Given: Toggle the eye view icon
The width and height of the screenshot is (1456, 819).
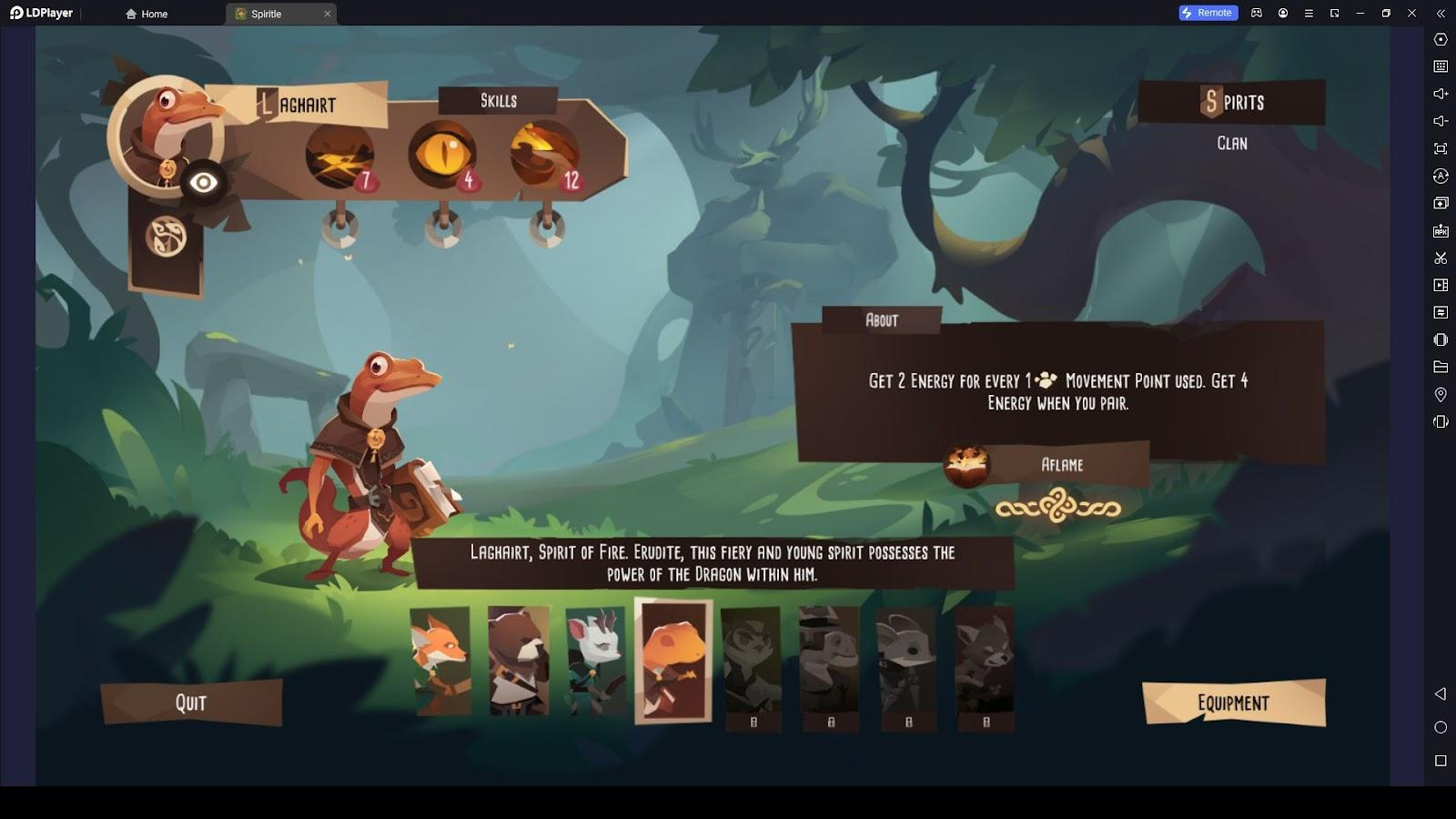Looking at the screenshot, I should coord(203,183).
